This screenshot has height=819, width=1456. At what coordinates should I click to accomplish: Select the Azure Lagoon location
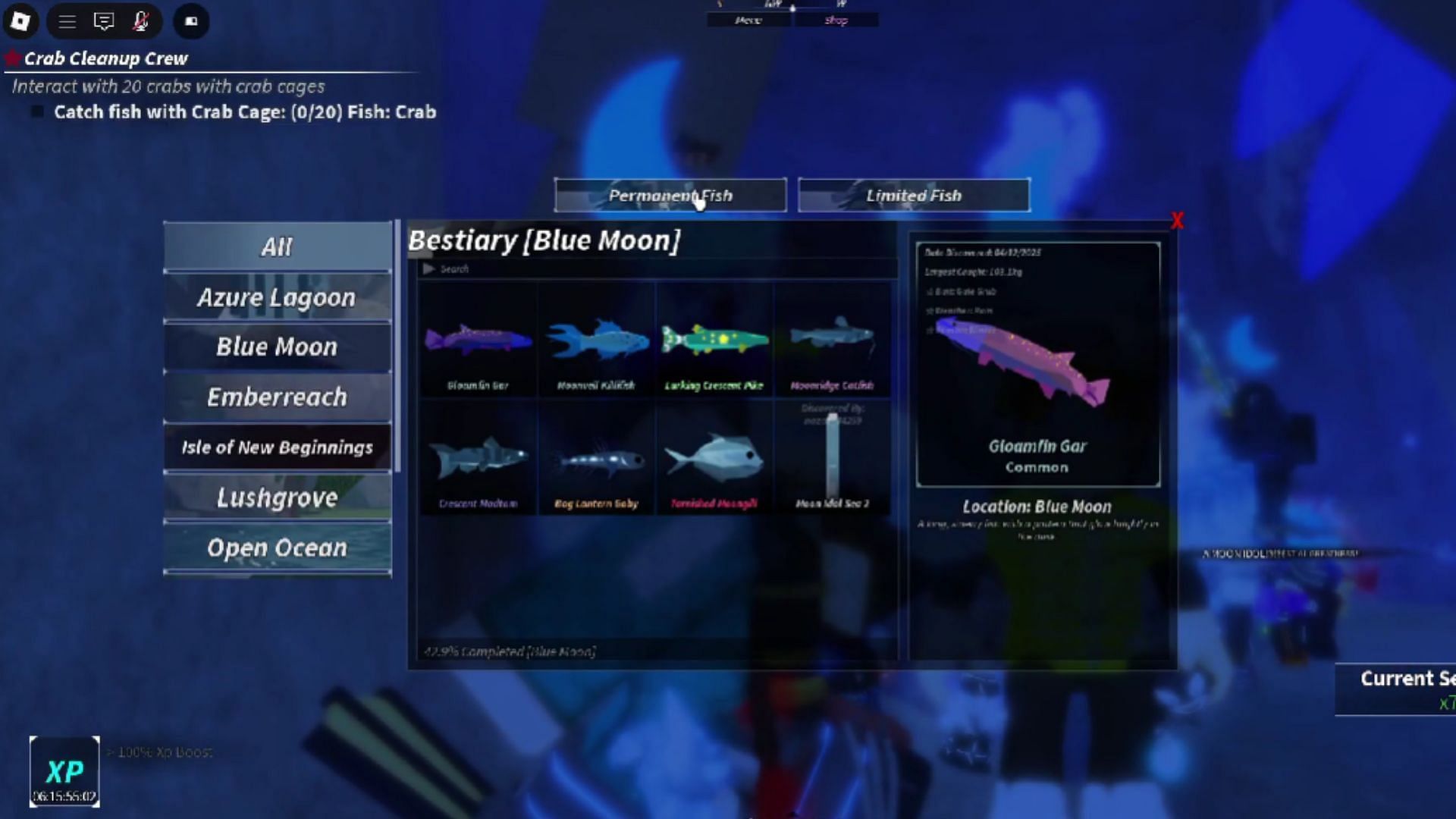pos(277,297)
